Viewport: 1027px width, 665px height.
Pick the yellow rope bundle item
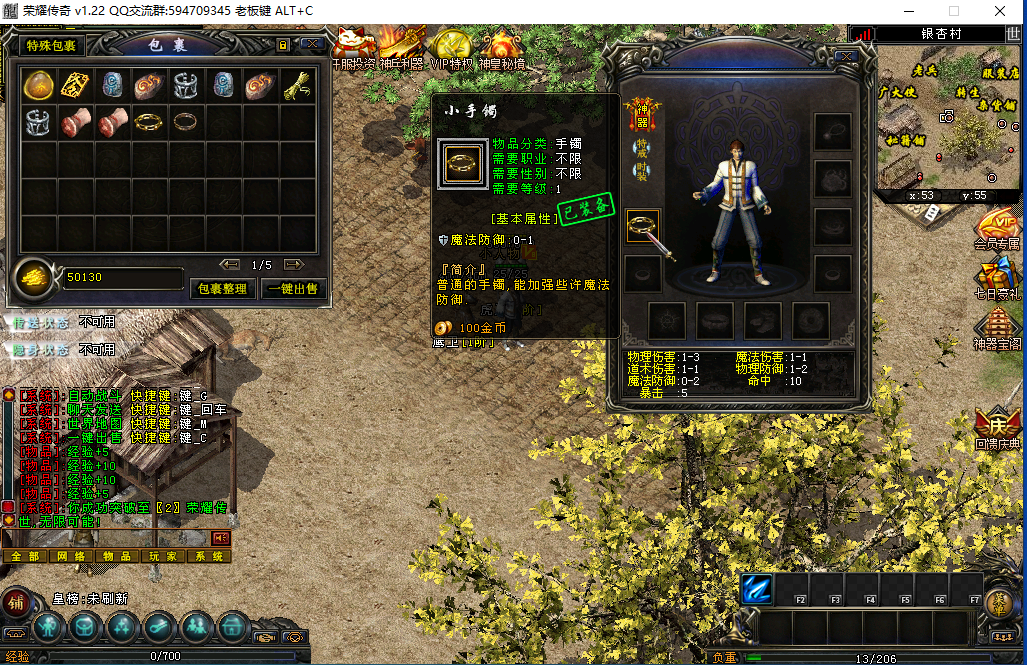pyautogui.click(x=297, y=85)
